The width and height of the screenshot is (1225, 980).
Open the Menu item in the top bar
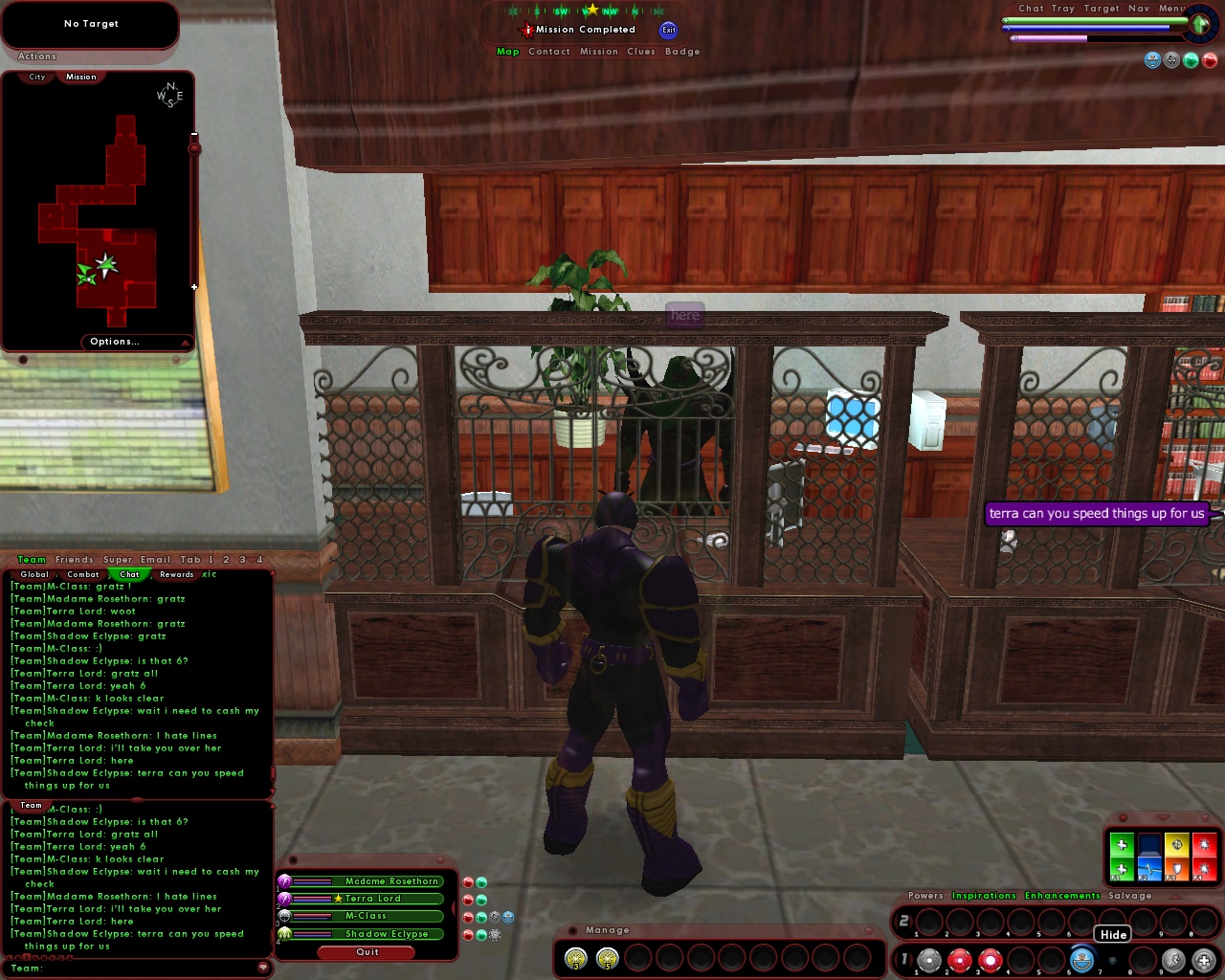click(1174, 8)
